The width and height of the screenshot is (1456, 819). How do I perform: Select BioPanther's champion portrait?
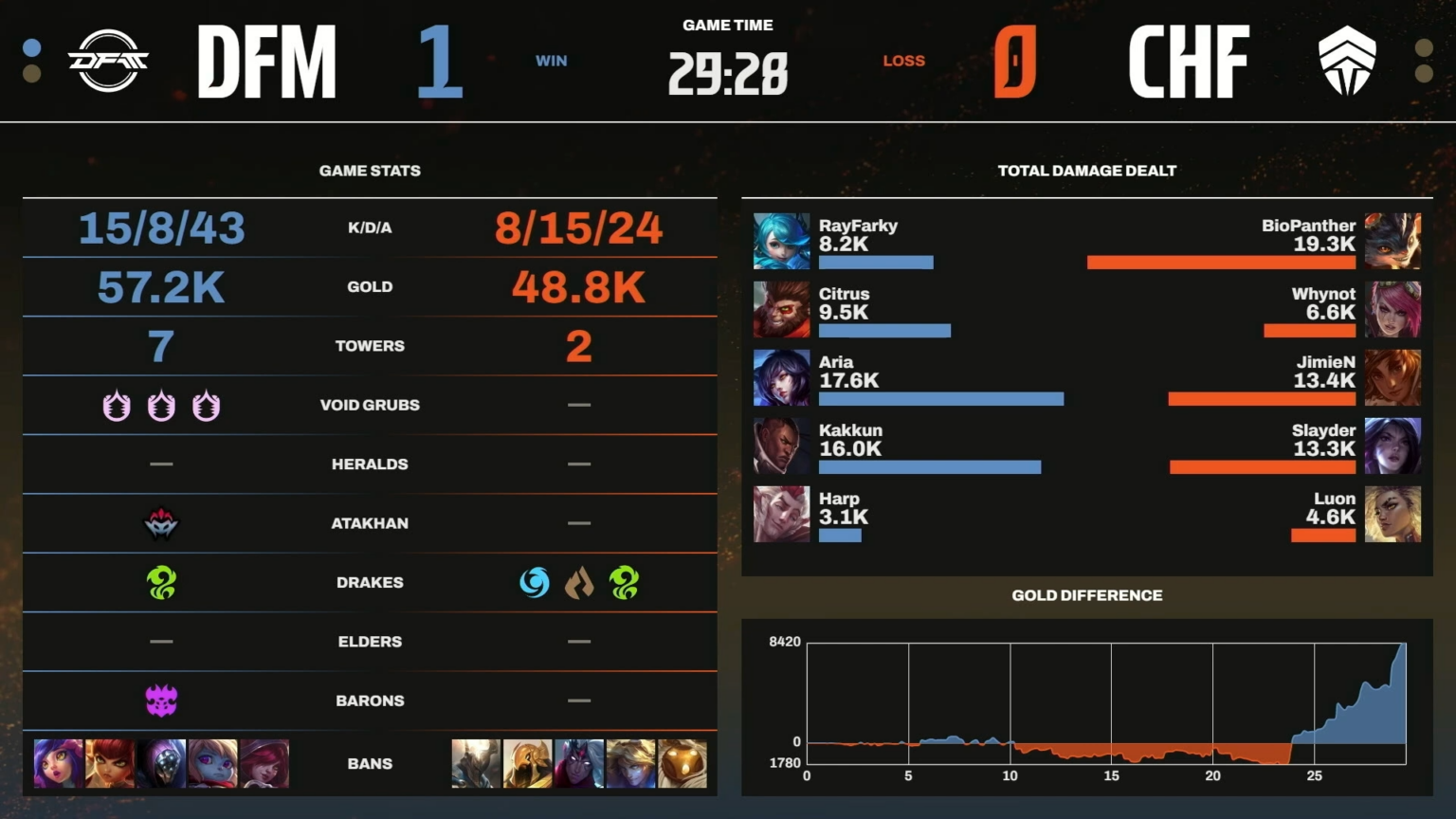click(x=1392, y=241)
